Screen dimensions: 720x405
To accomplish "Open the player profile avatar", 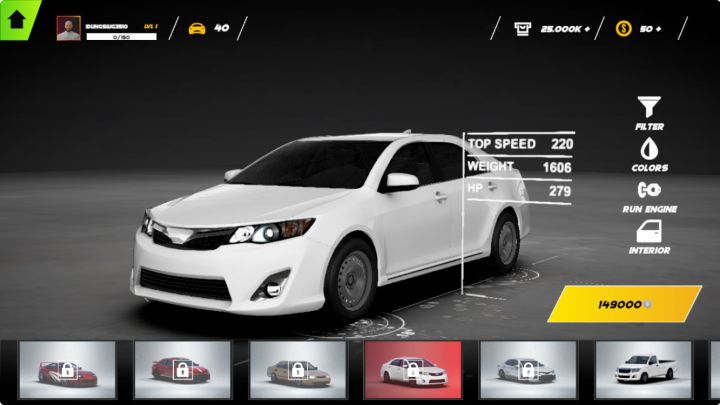I will (69, 28).
